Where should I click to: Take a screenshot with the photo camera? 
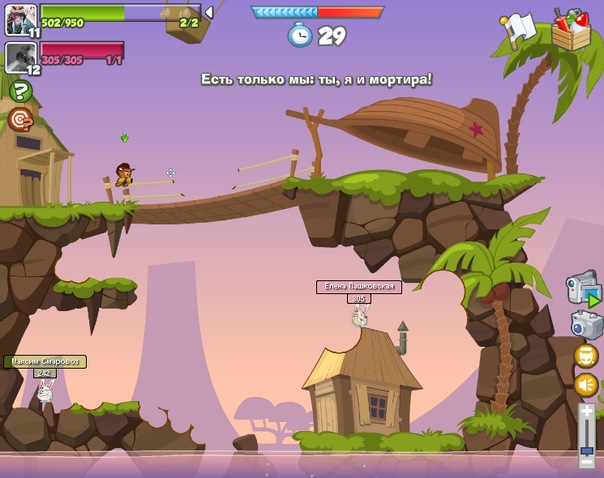click(587, 324)
